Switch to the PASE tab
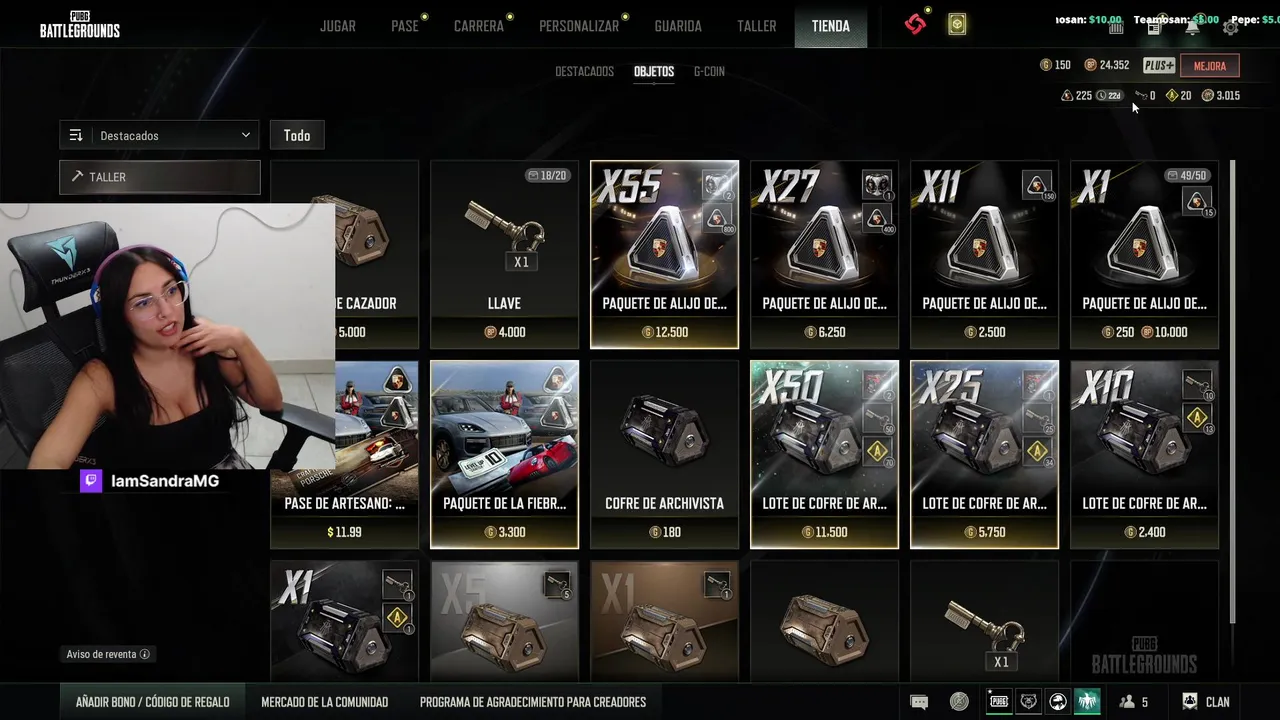This screenshot has width=1280, height=720. [x=404, y=26]
